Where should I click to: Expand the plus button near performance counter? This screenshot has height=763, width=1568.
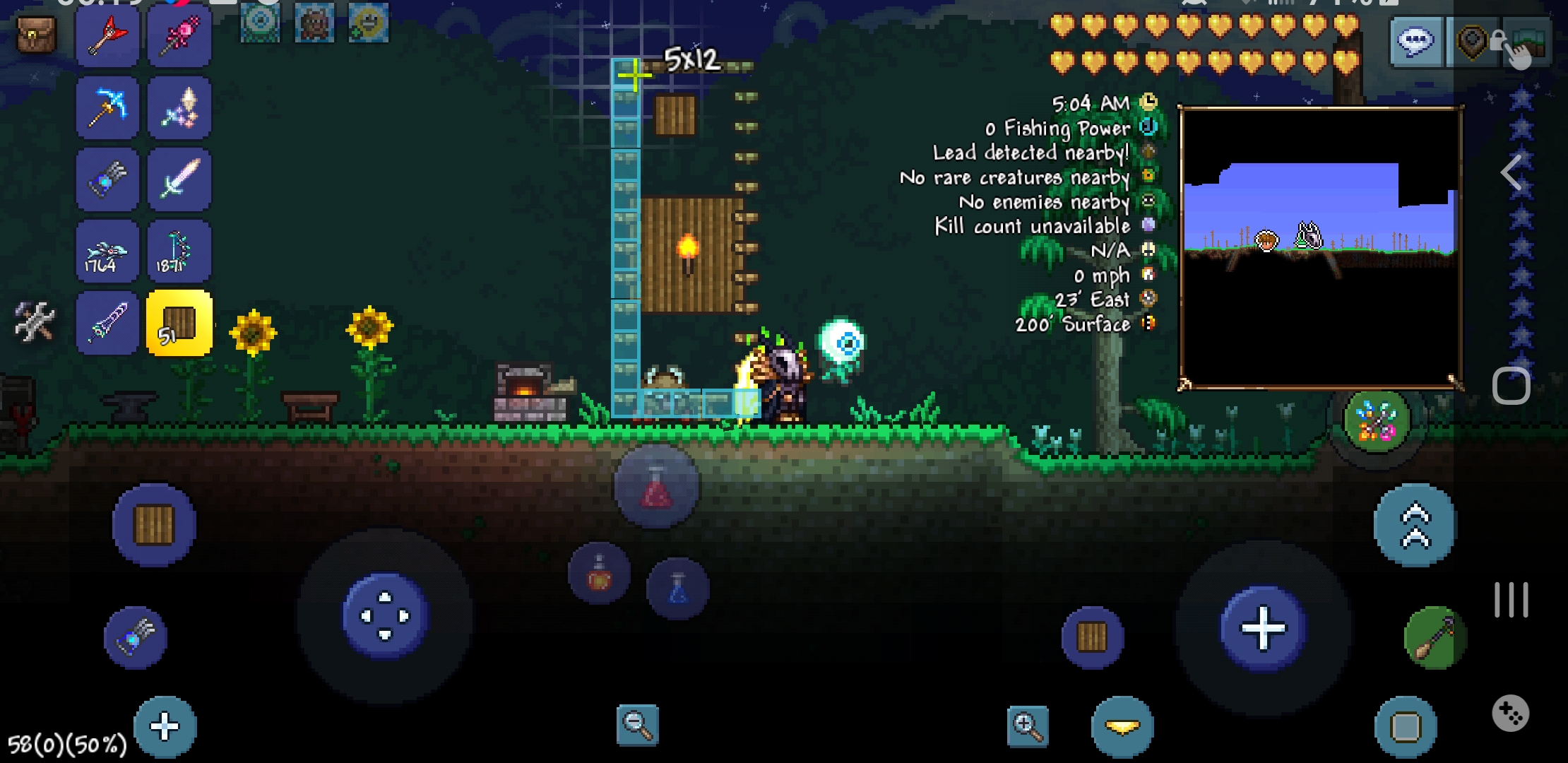pyautogui.click(x=165, y=726)
